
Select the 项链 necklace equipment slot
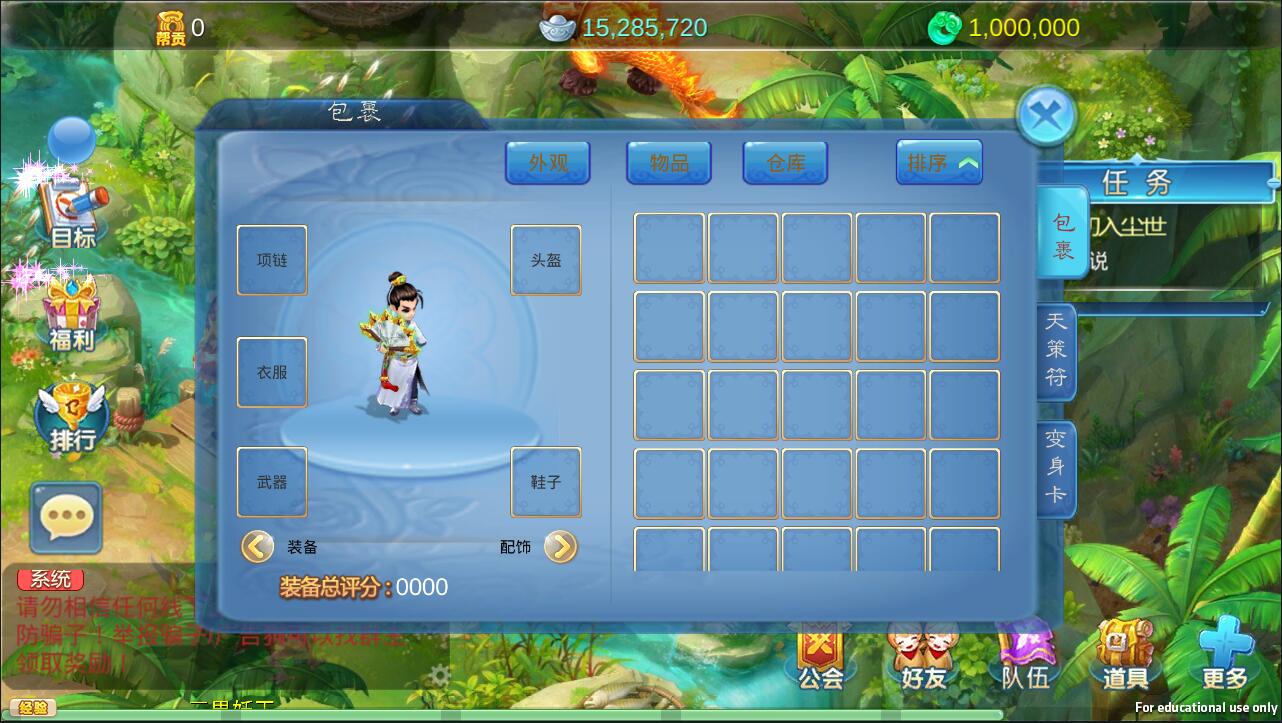pos(272,260)
